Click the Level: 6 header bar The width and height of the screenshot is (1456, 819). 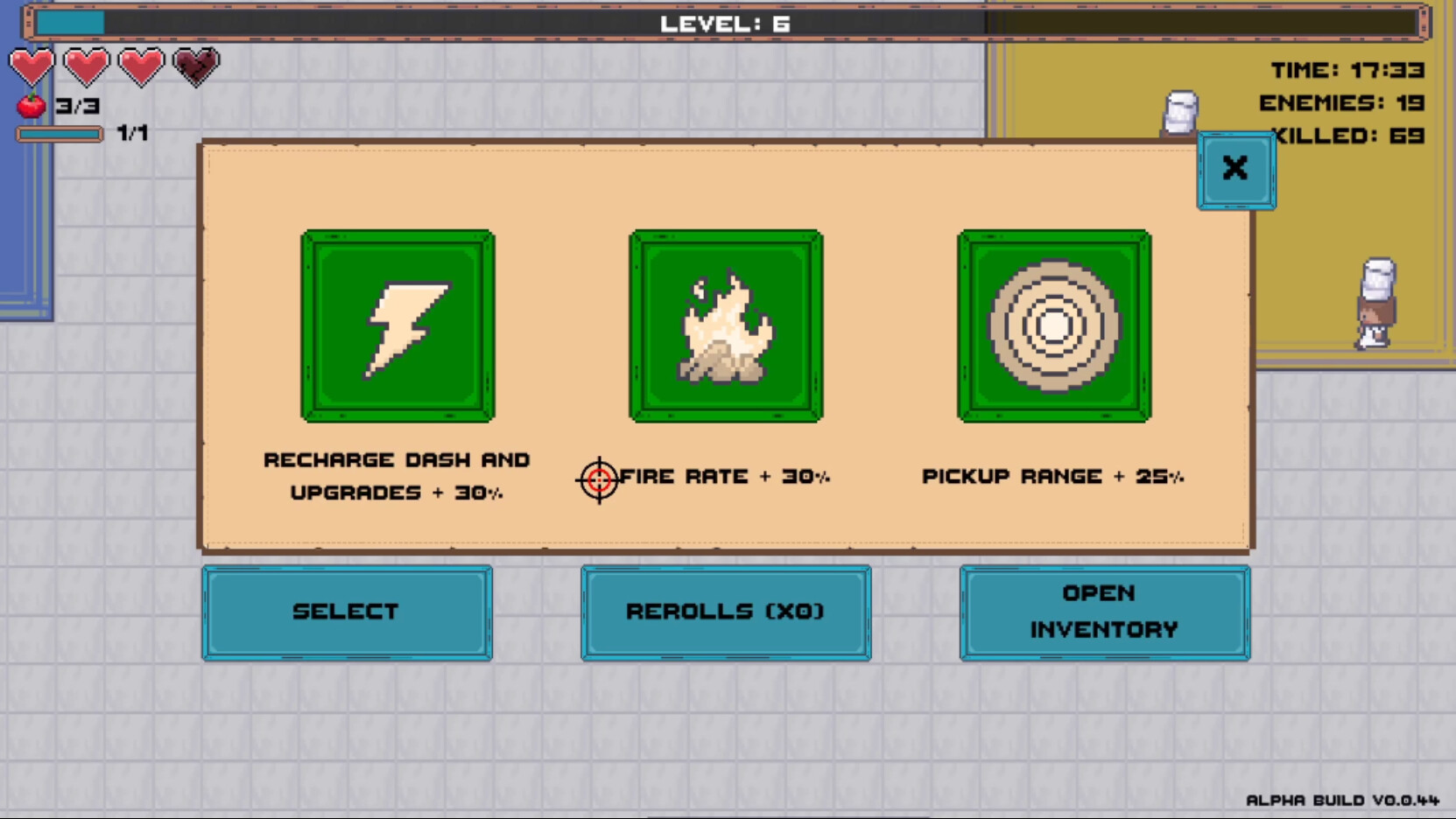725,24
